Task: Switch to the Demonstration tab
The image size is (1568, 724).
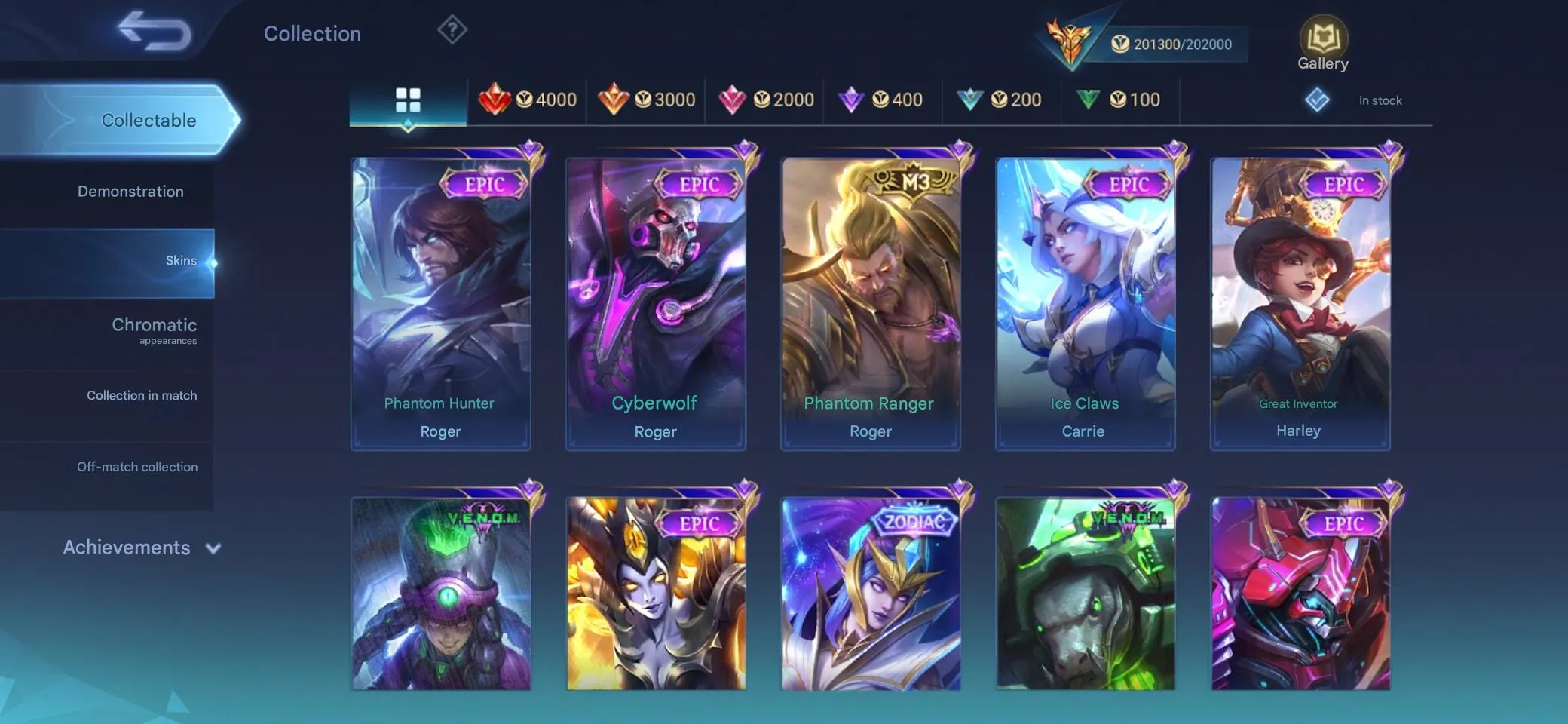Action: tap(130, 191)
